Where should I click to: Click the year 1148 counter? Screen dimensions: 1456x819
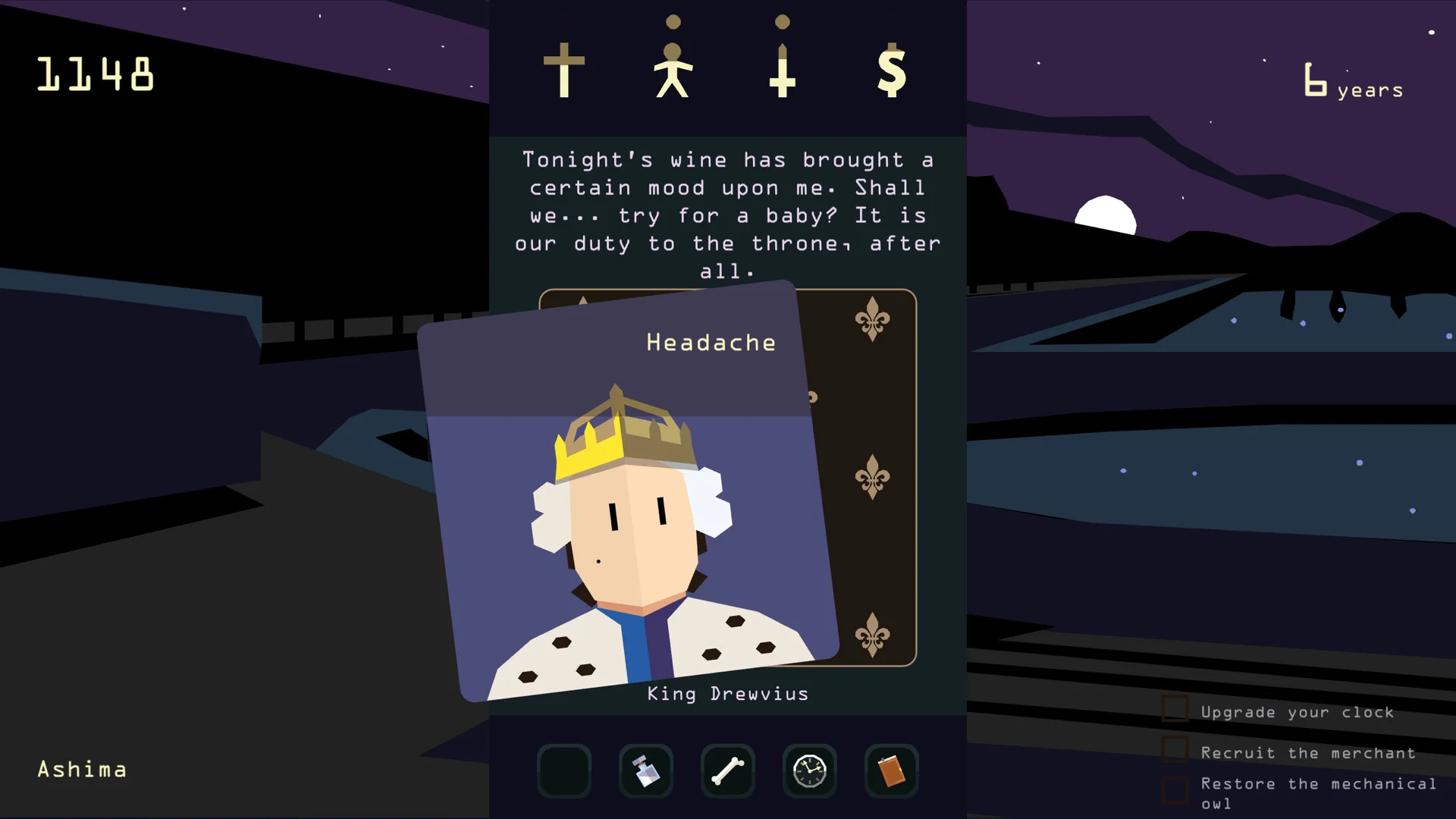coord(96,74)
